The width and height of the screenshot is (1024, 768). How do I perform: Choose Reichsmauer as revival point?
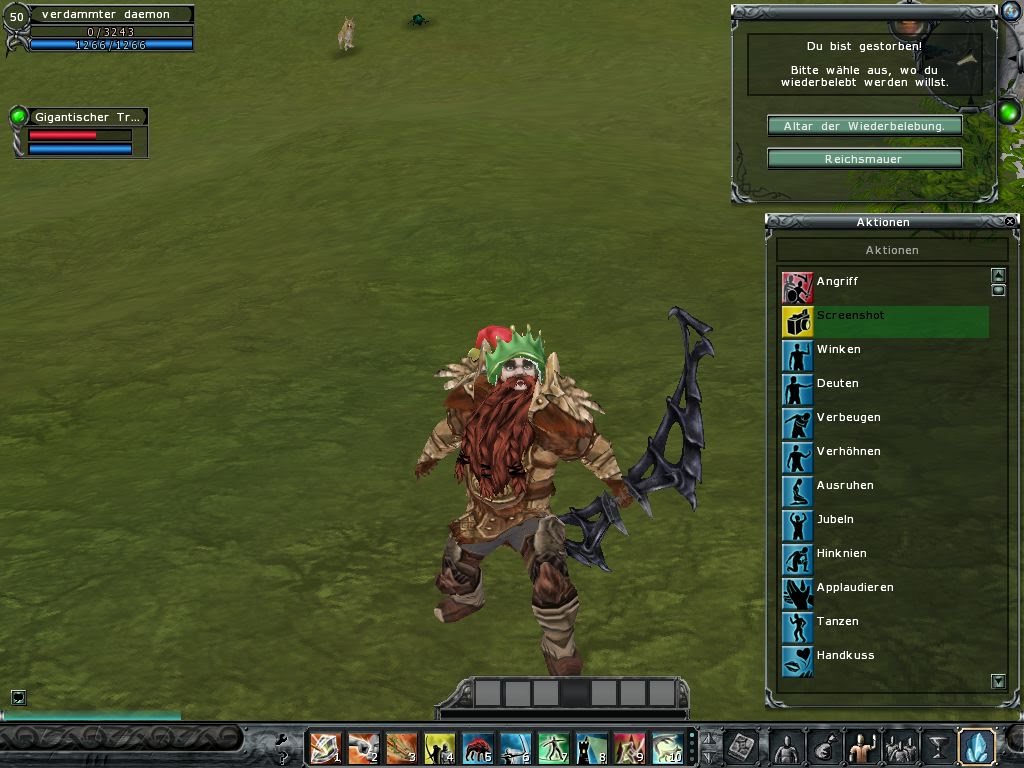[x=864, y=159]
